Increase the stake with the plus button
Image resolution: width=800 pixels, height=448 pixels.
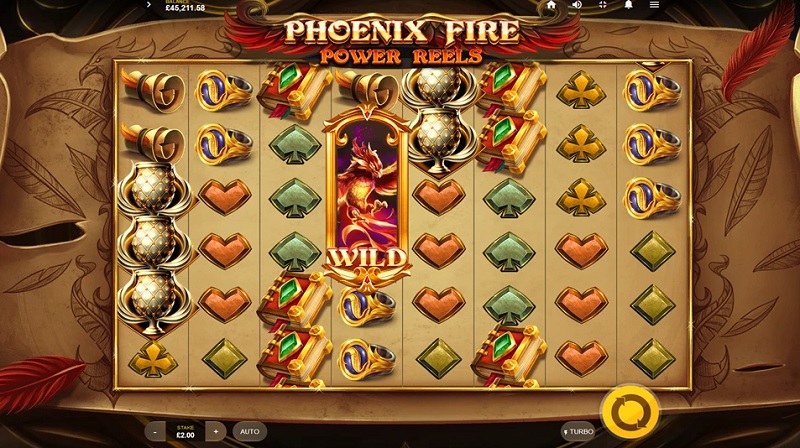(x=215, y=431)
